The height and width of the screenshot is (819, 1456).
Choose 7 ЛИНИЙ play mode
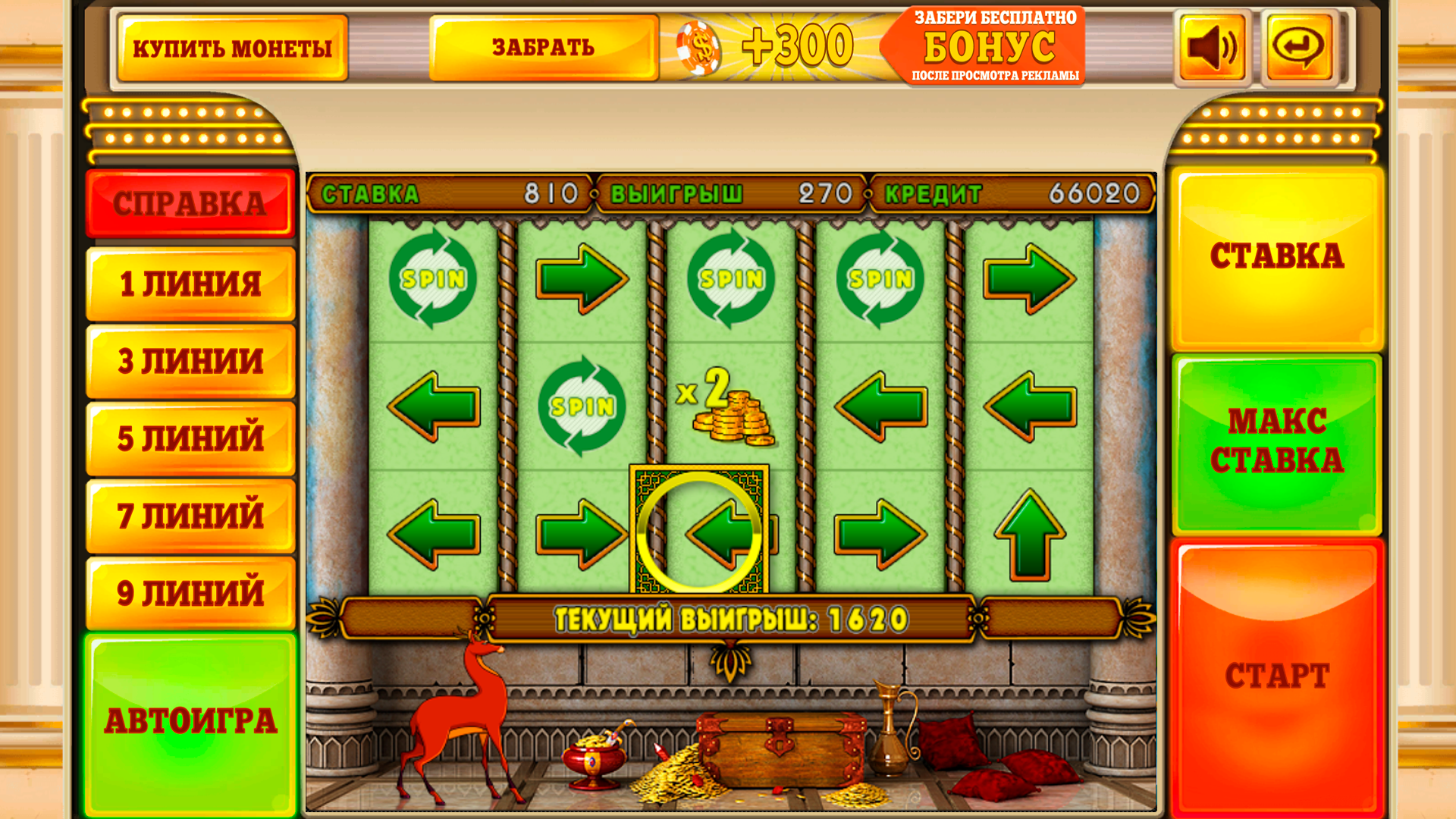tap(190, 516)
